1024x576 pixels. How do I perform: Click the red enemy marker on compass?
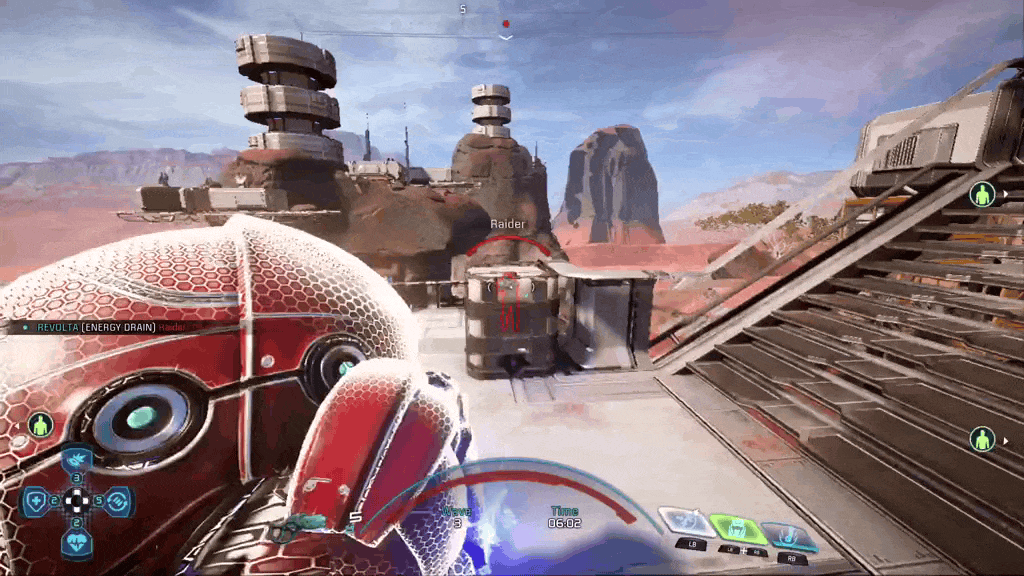pyautogui.click(x=506, y=24)
